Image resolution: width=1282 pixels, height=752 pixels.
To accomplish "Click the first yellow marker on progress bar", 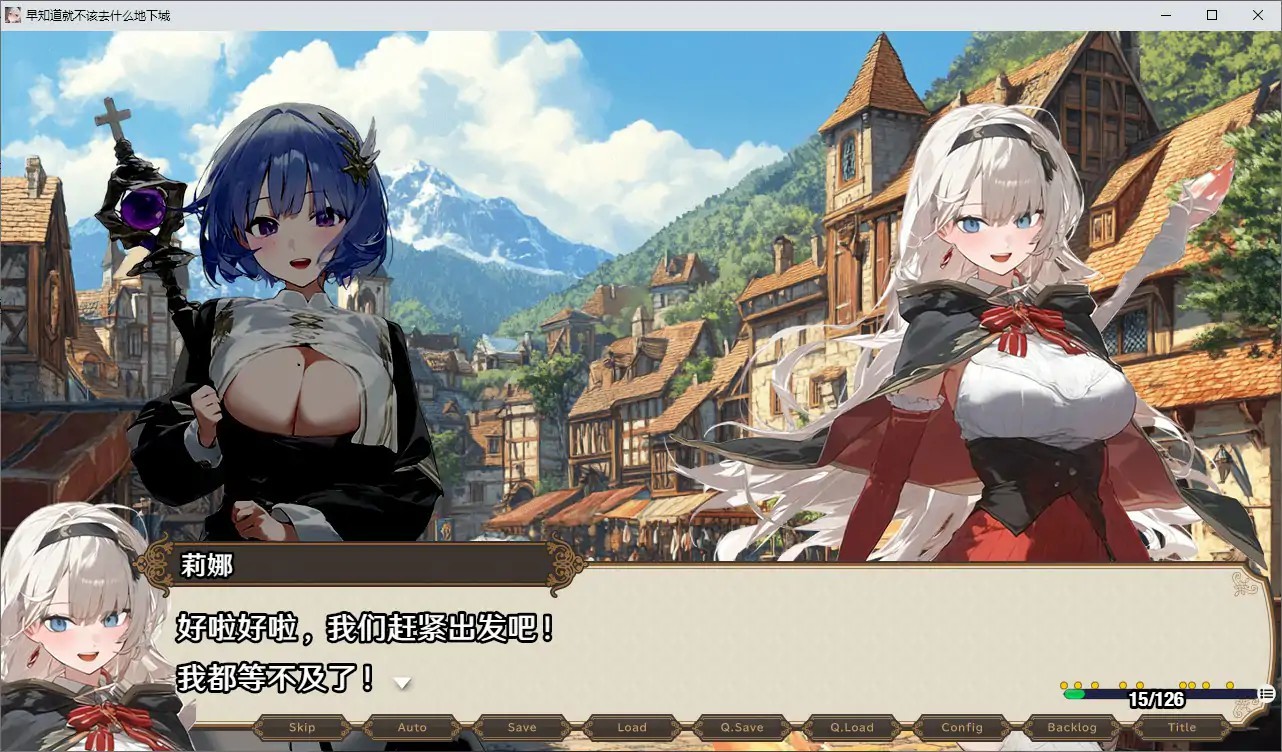I will (1064, 685).
